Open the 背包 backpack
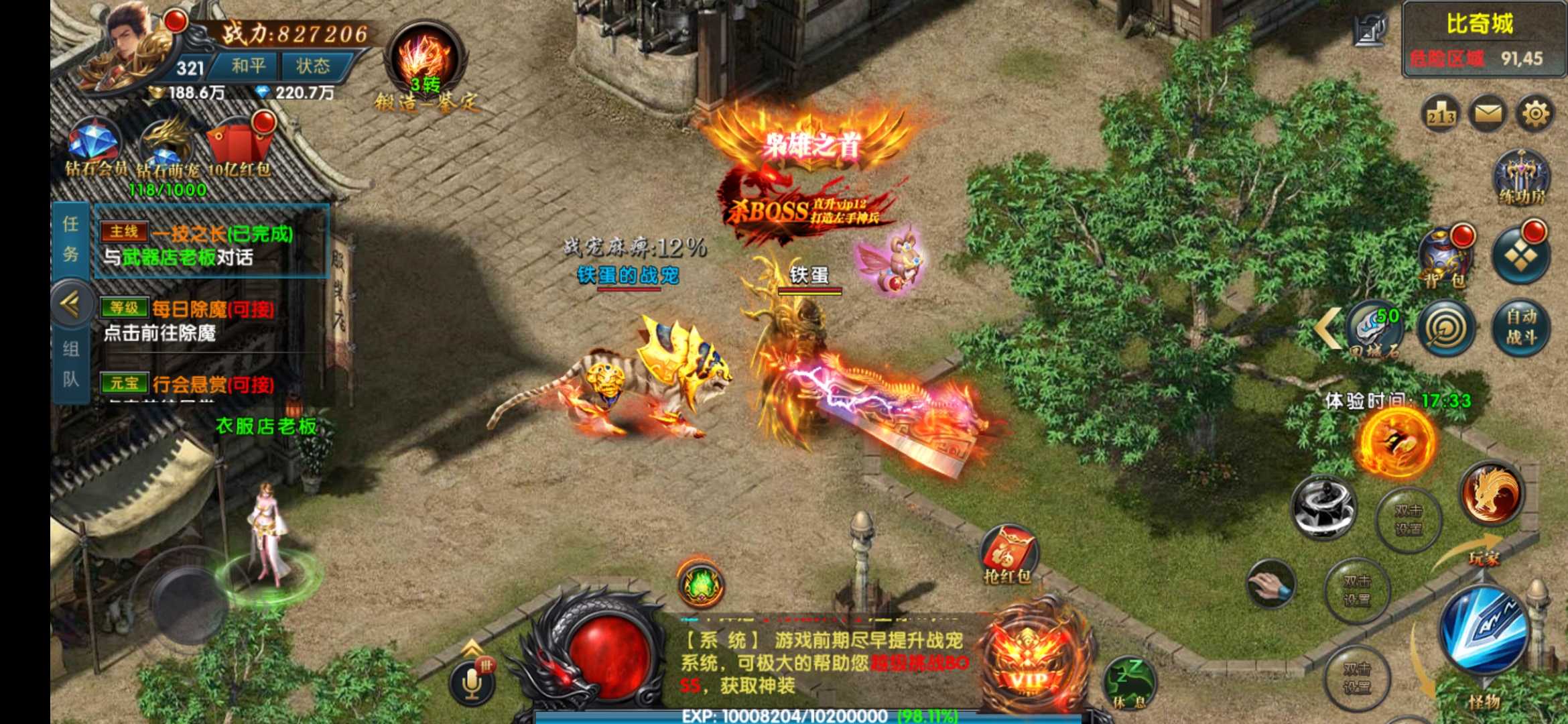Screen dimensions: 1568x724 tap(1446, 258)
